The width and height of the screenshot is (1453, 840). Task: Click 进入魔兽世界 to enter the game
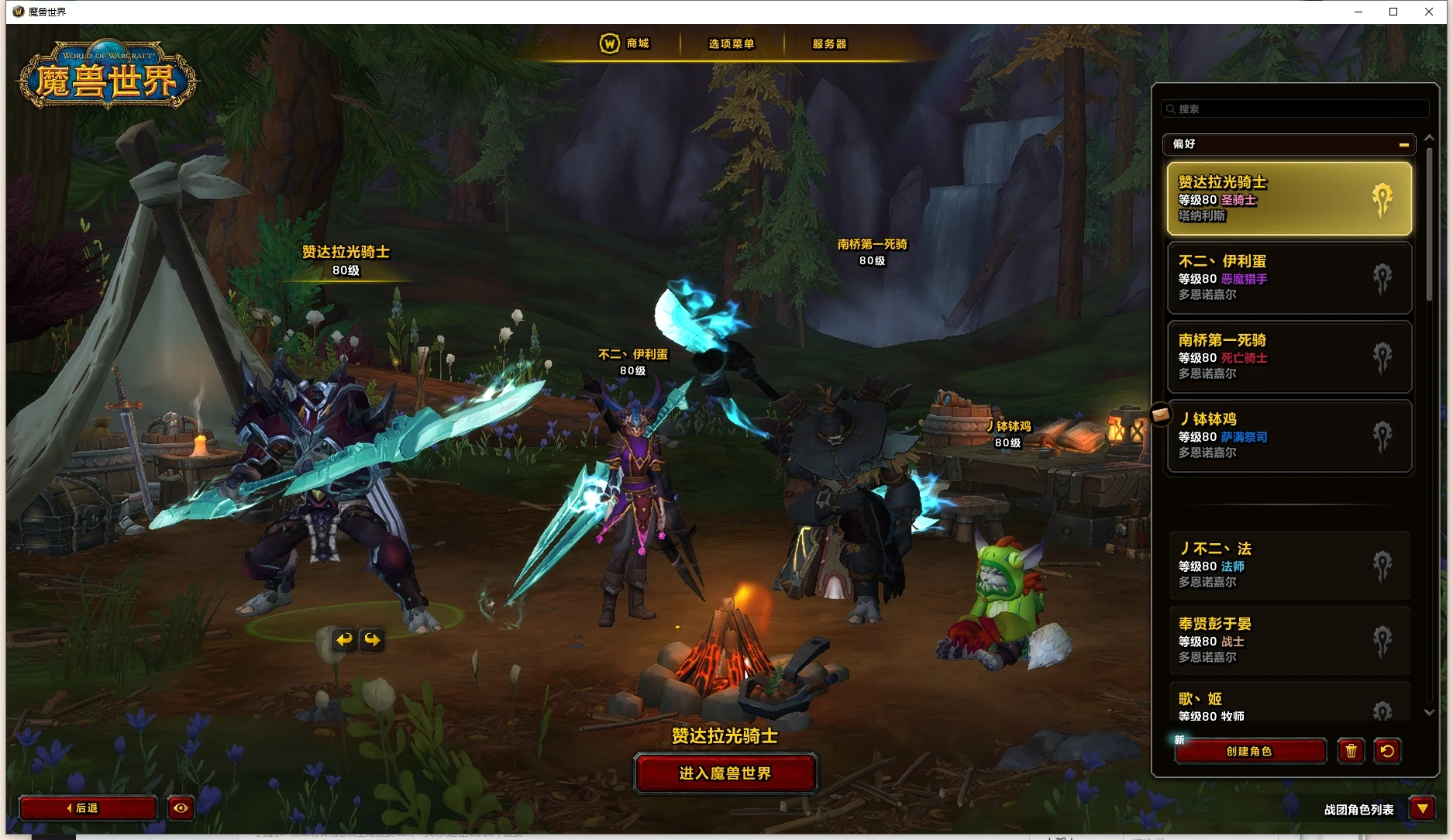(725, 773)
